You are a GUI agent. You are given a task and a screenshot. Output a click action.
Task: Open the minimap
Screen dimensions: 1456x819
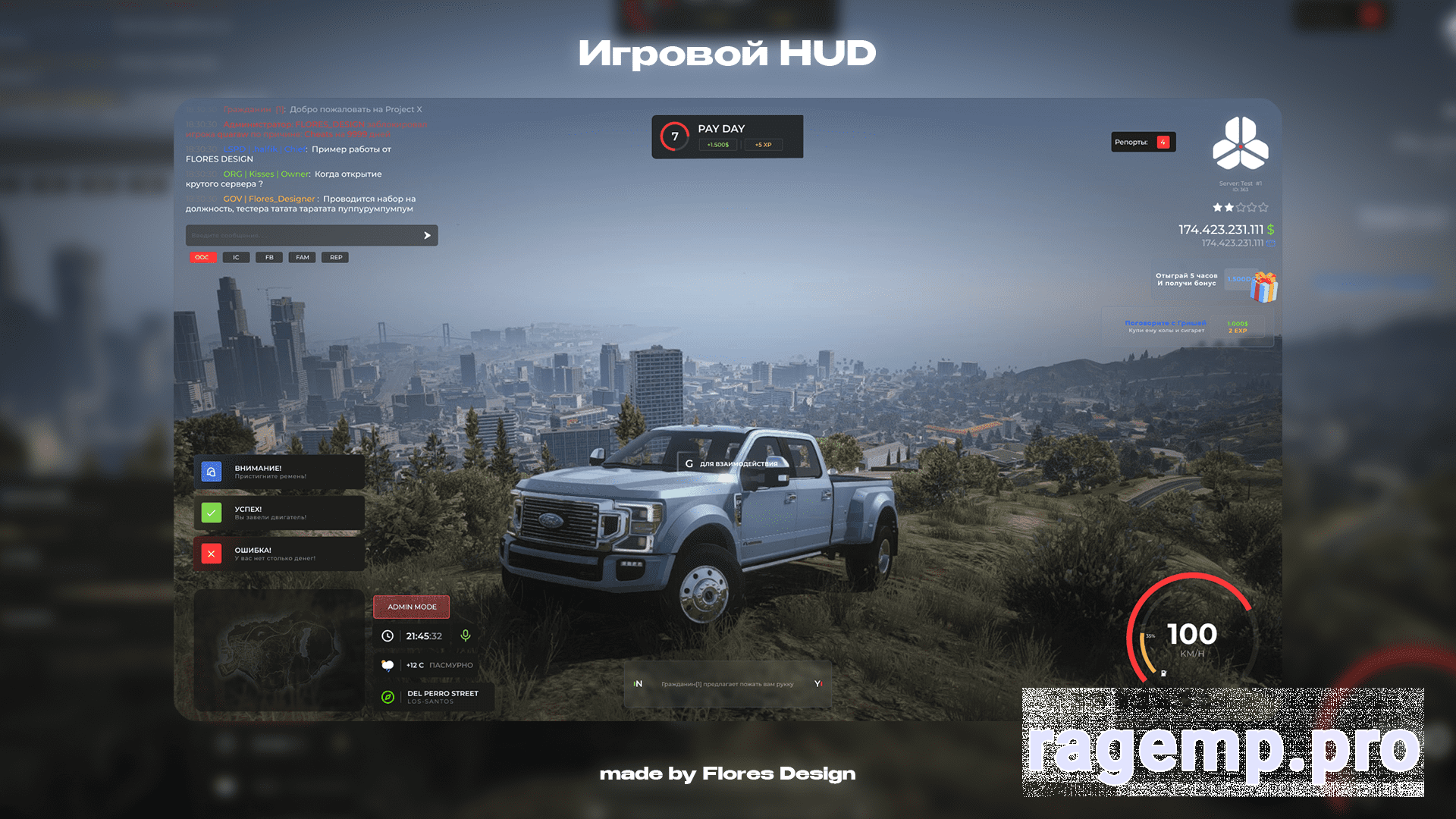pos(279,650)
